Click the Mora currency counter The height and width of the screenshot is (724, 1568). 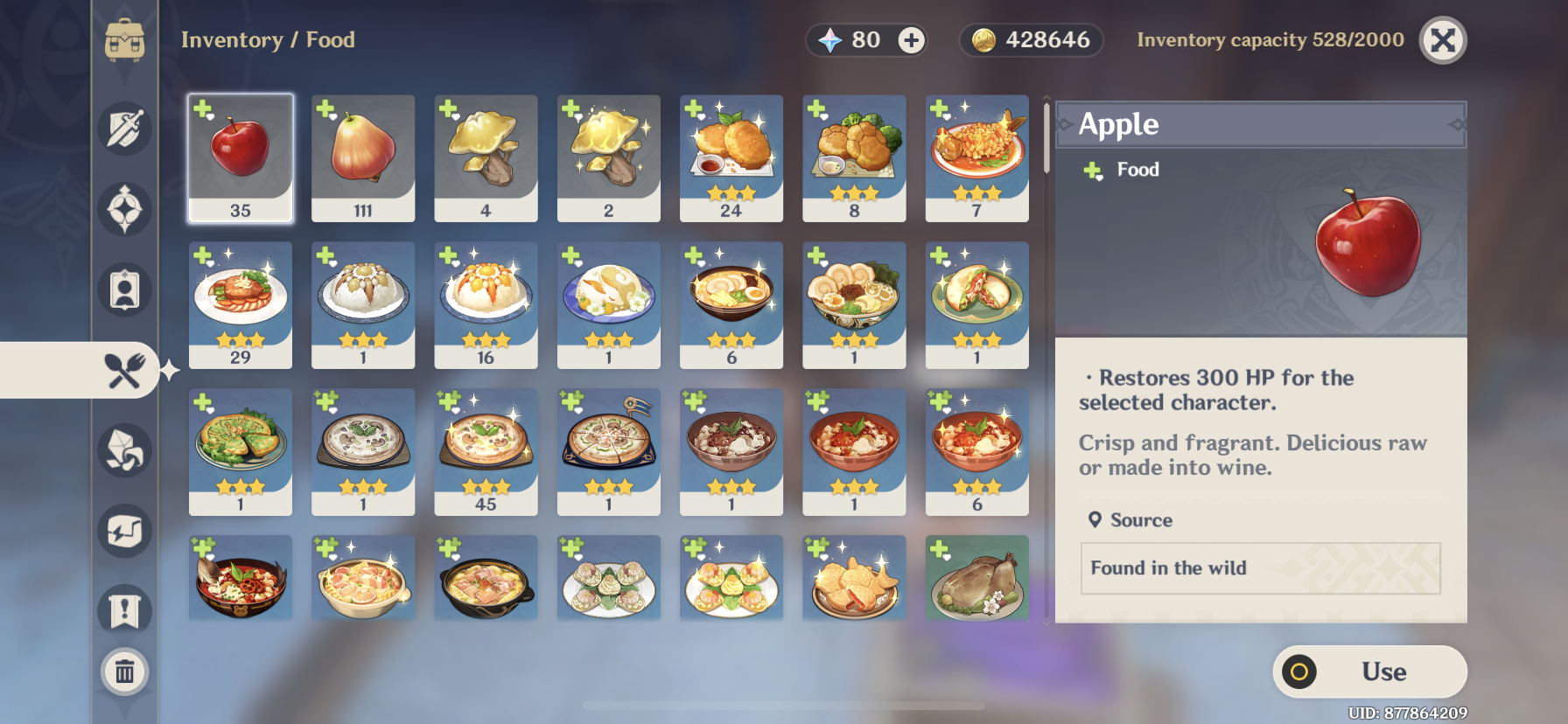1031,39
